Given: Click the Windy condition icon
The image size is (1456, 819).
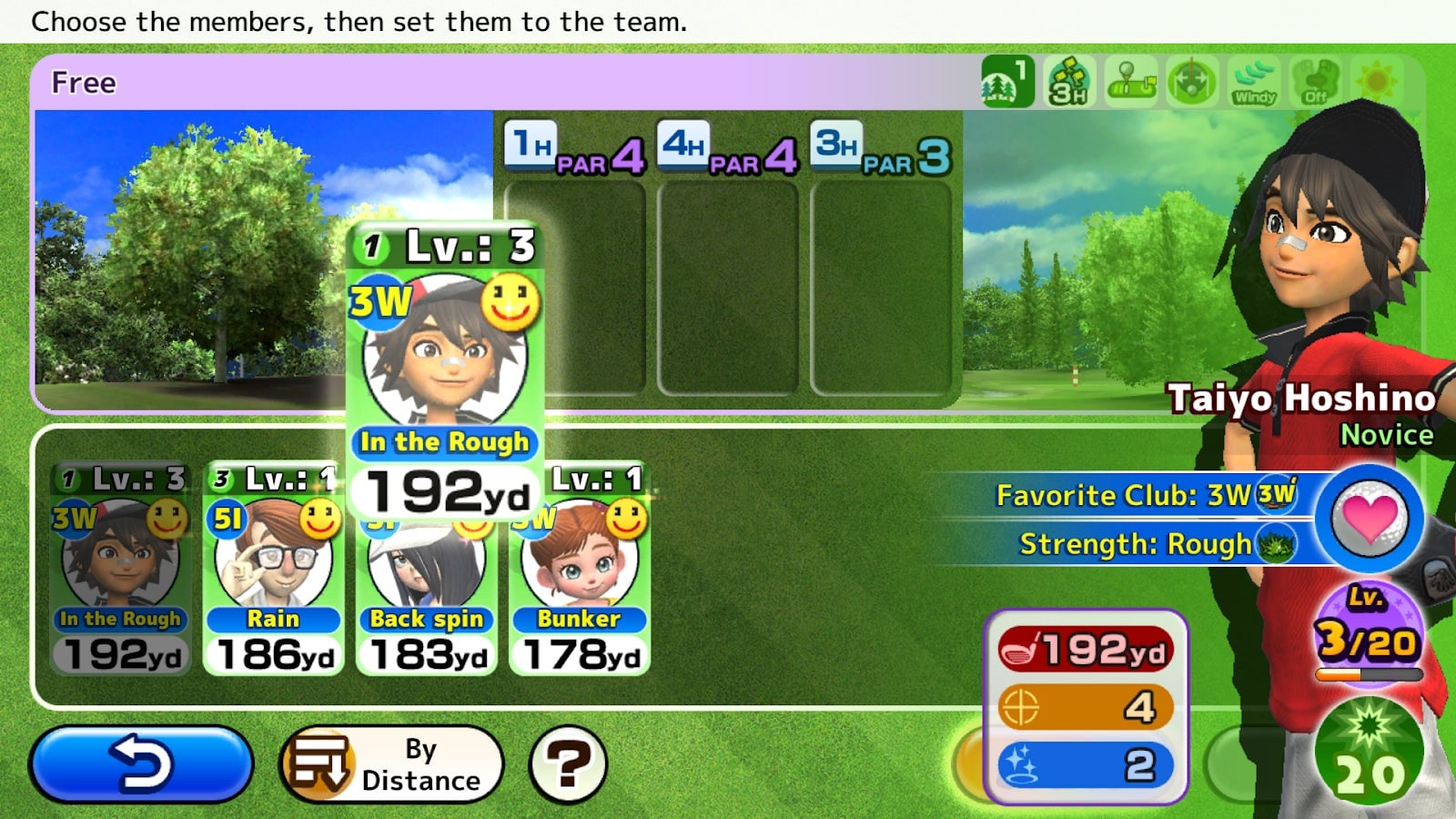Looking at the screenshot, I should [1254, 82].
